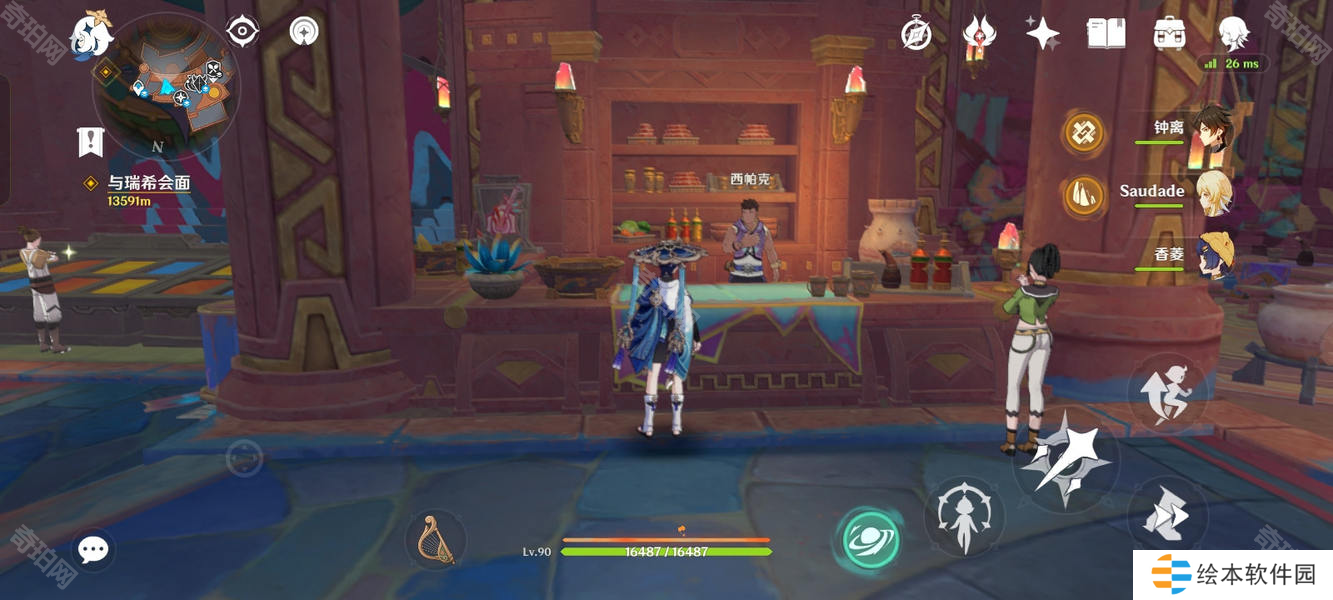Open the backpack inventory

1169,34
